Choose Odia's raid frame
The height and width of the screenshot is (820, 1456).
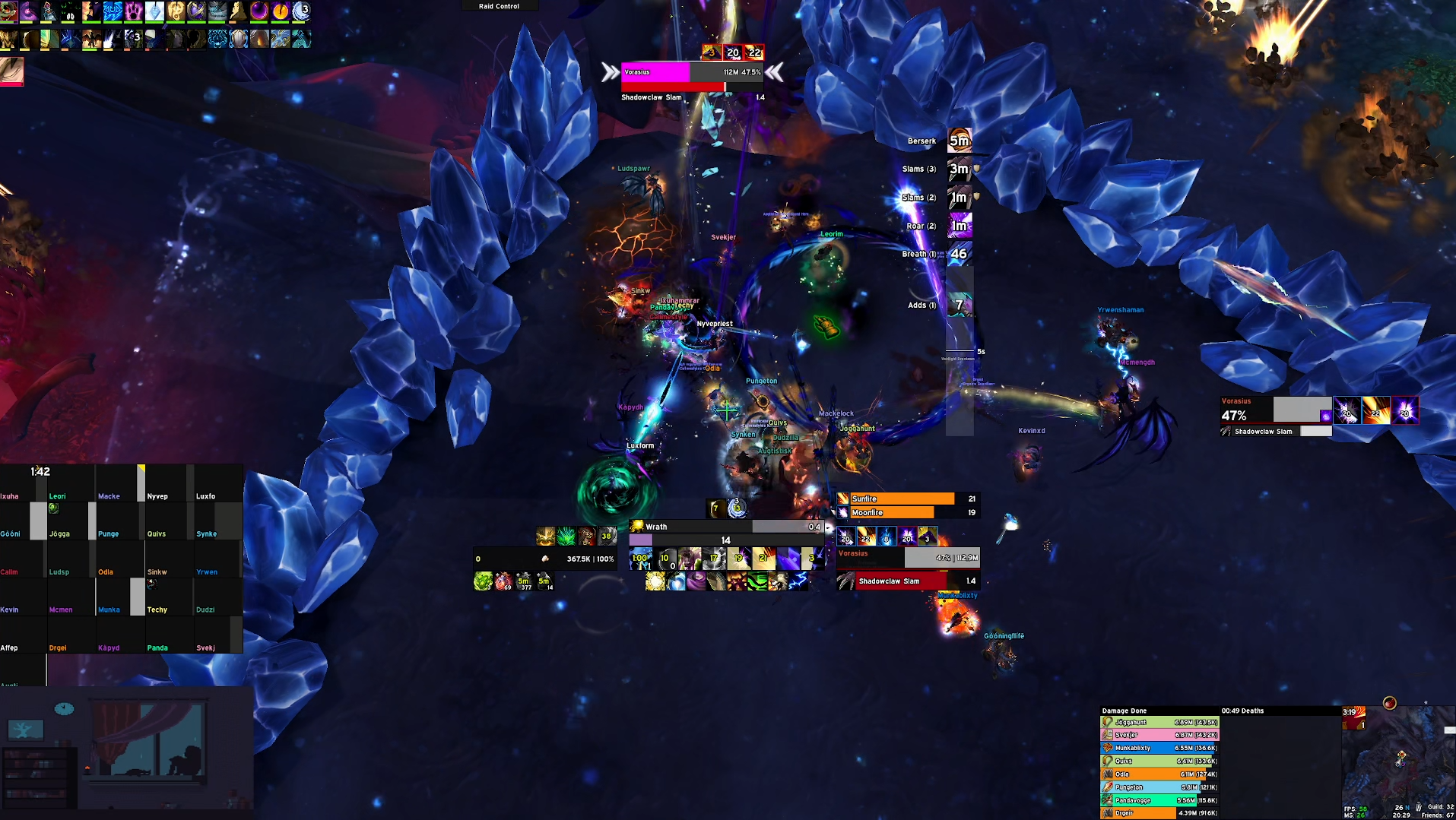119,562
